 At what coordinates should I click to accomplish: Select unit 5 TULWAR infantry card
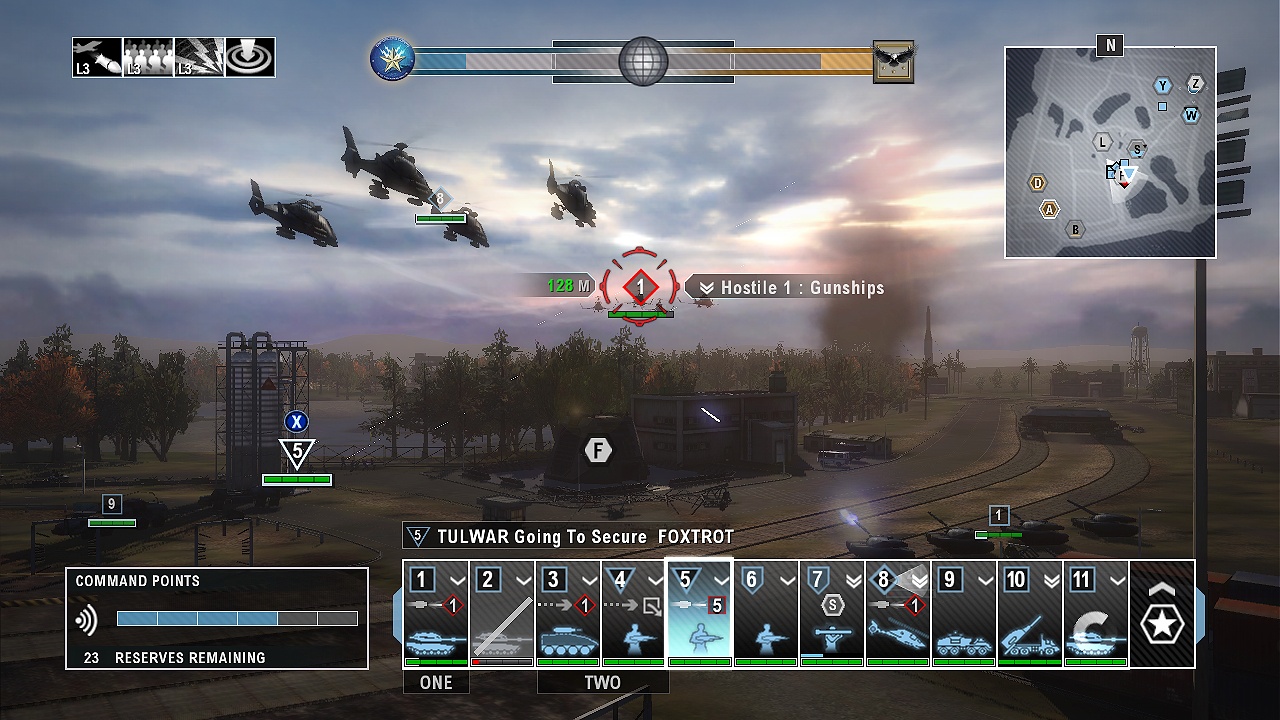click(700, 613)
